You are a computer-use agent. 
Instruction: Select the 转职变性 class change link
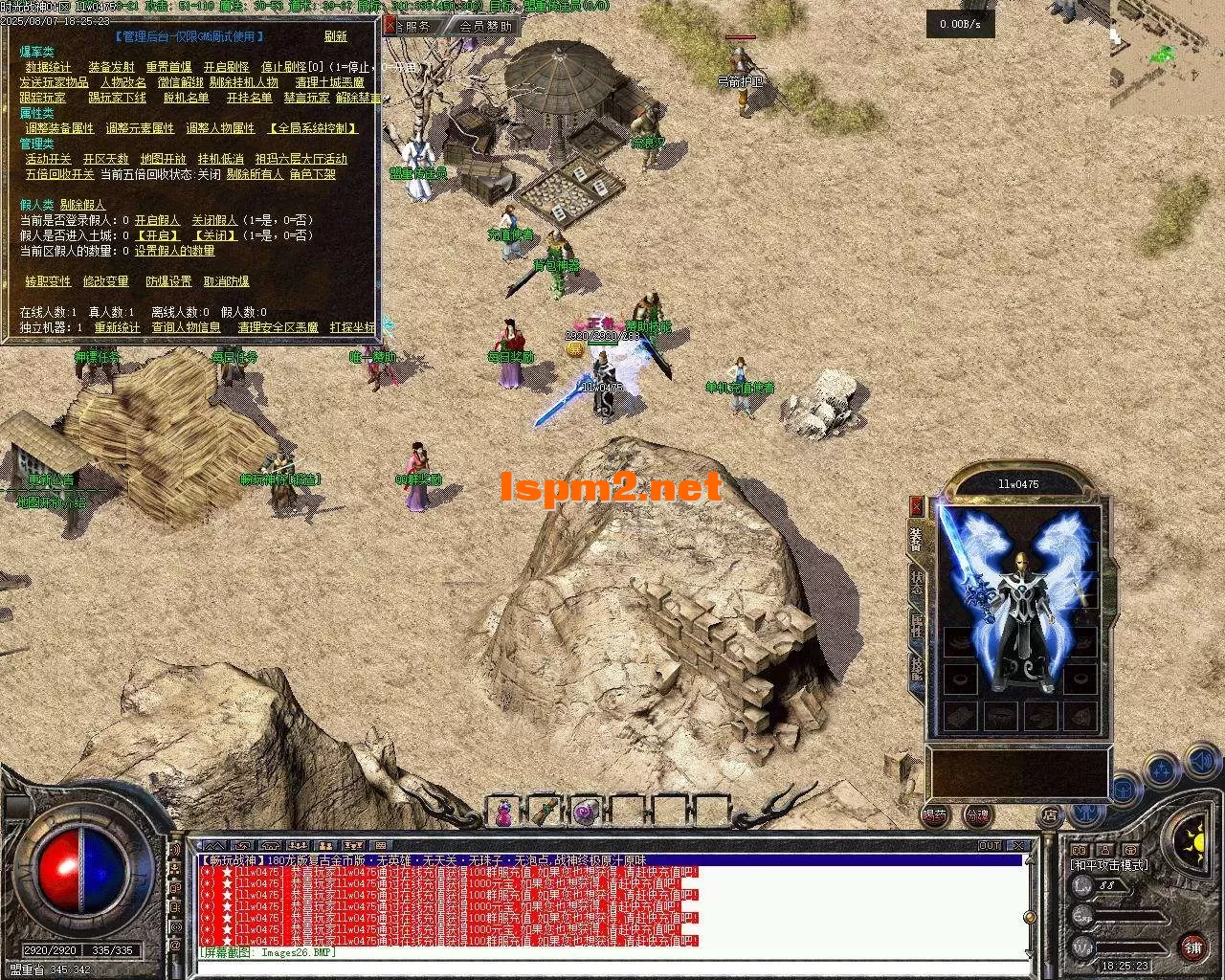point(48,281)
